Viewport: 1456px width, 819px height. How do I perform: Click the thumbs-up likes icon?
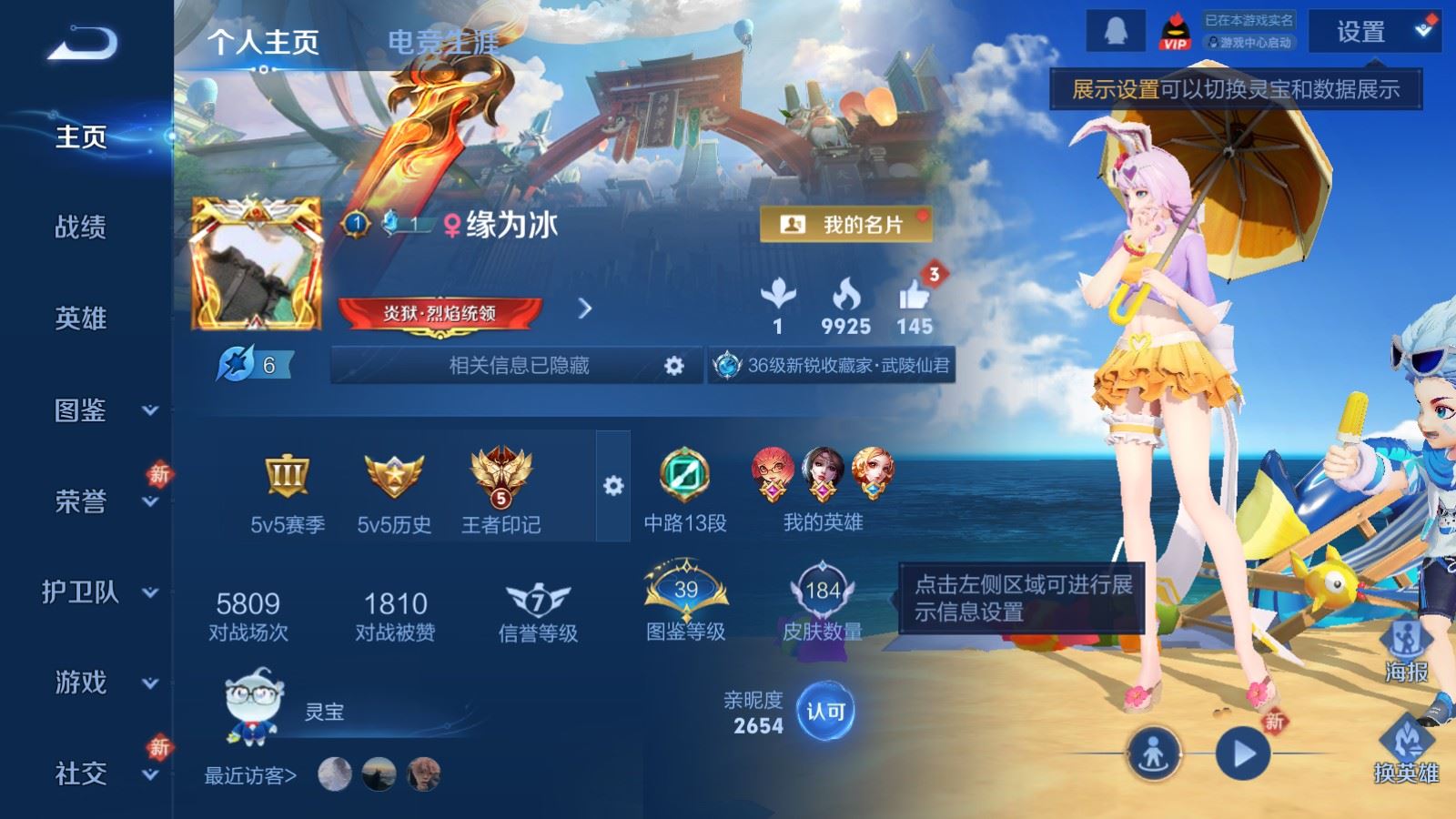(x=914, y=297)
